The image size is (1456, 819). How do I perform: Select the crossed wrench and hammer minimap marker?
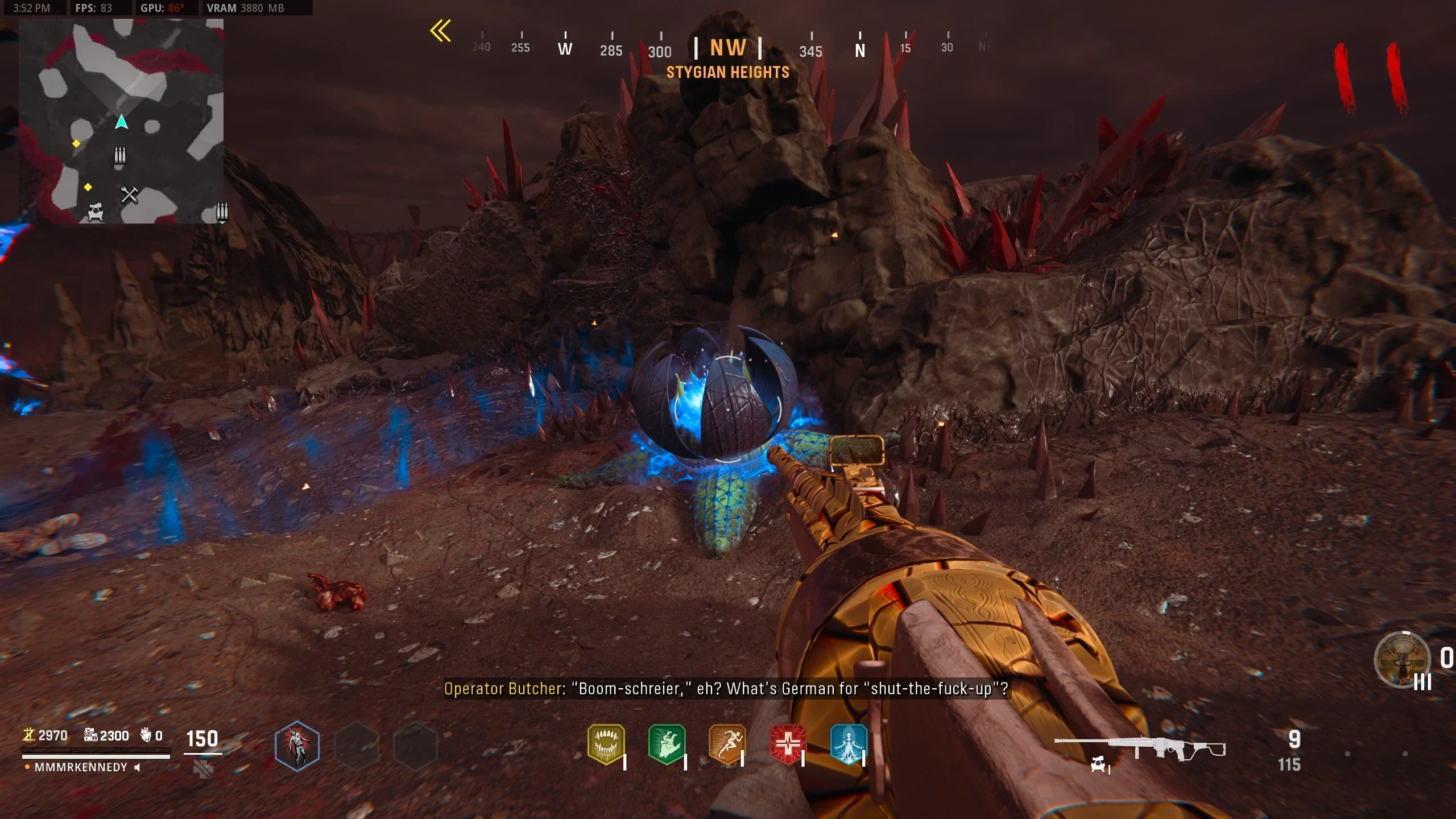point(130,195)
